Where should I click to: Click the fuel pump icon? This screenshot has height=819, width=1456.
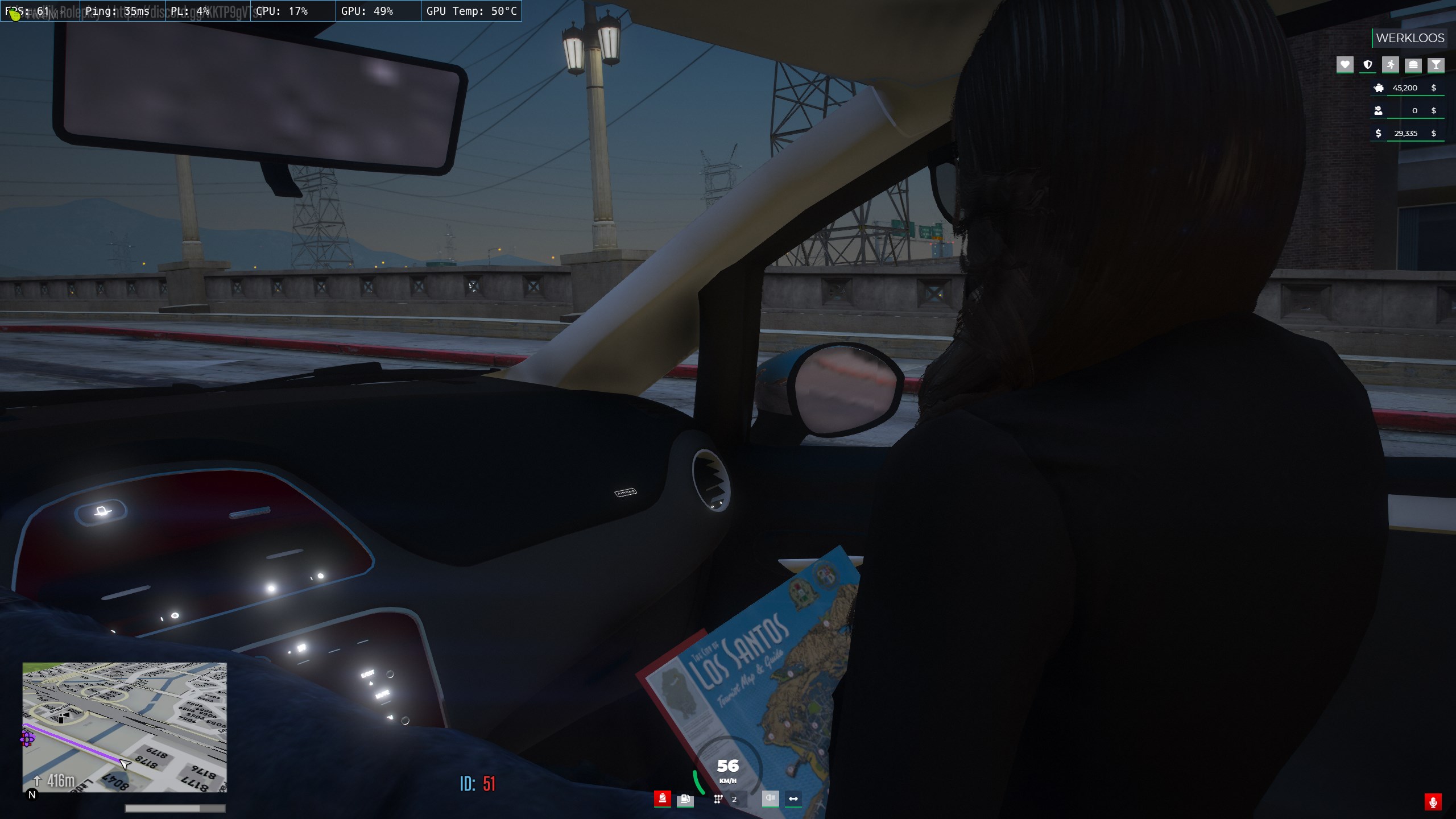tap(685, 799)
